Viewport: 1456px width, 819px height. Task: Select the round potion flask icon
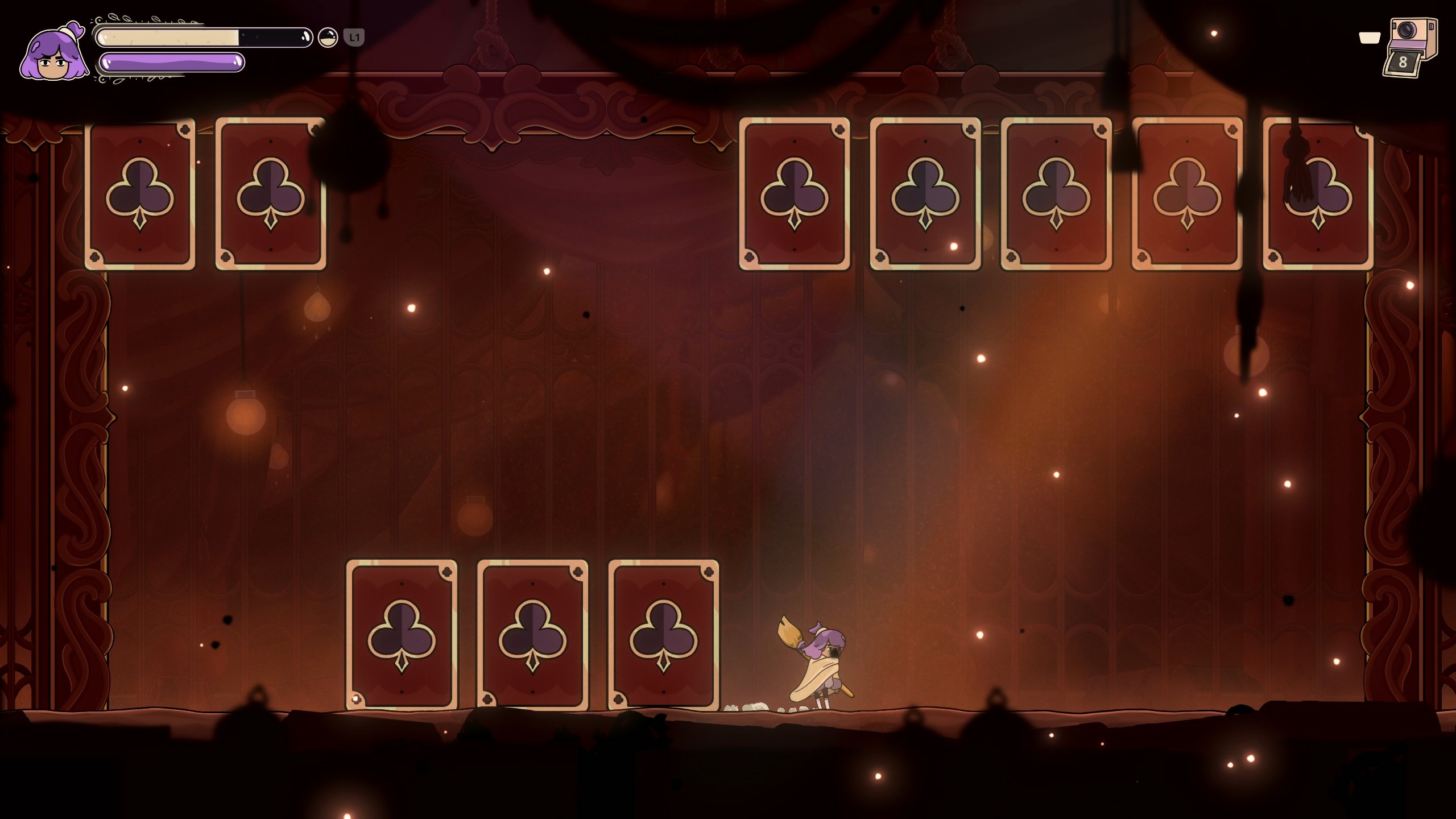tap(328, 38)
